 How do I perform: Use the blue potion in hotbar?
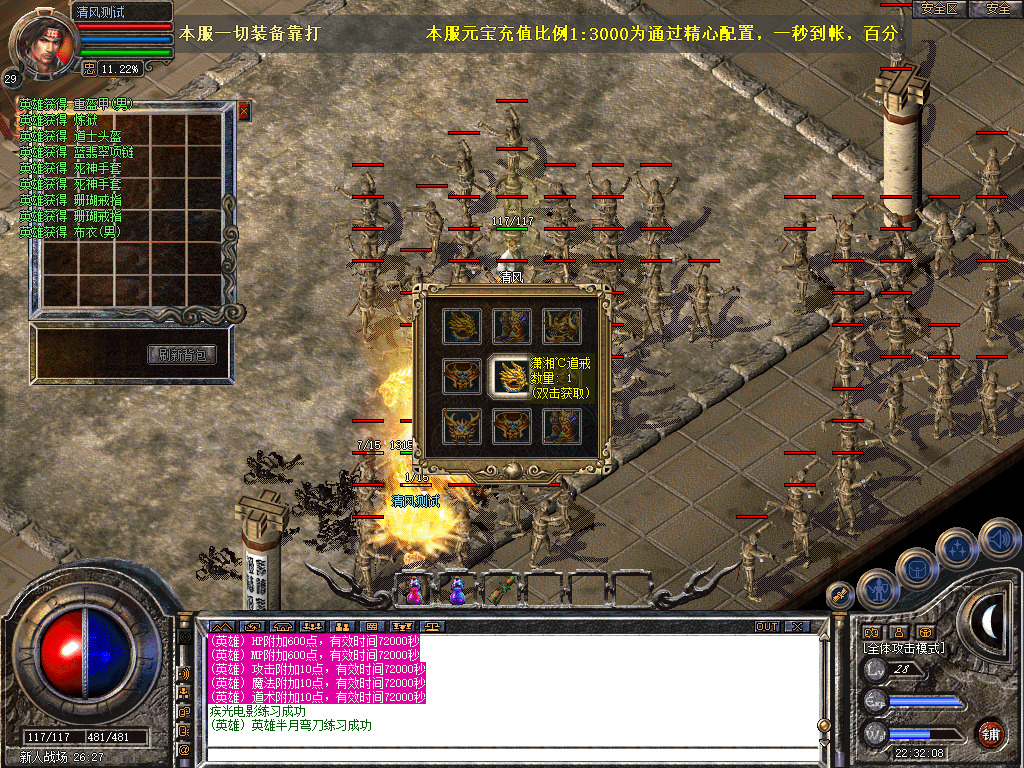coord(457,590)
